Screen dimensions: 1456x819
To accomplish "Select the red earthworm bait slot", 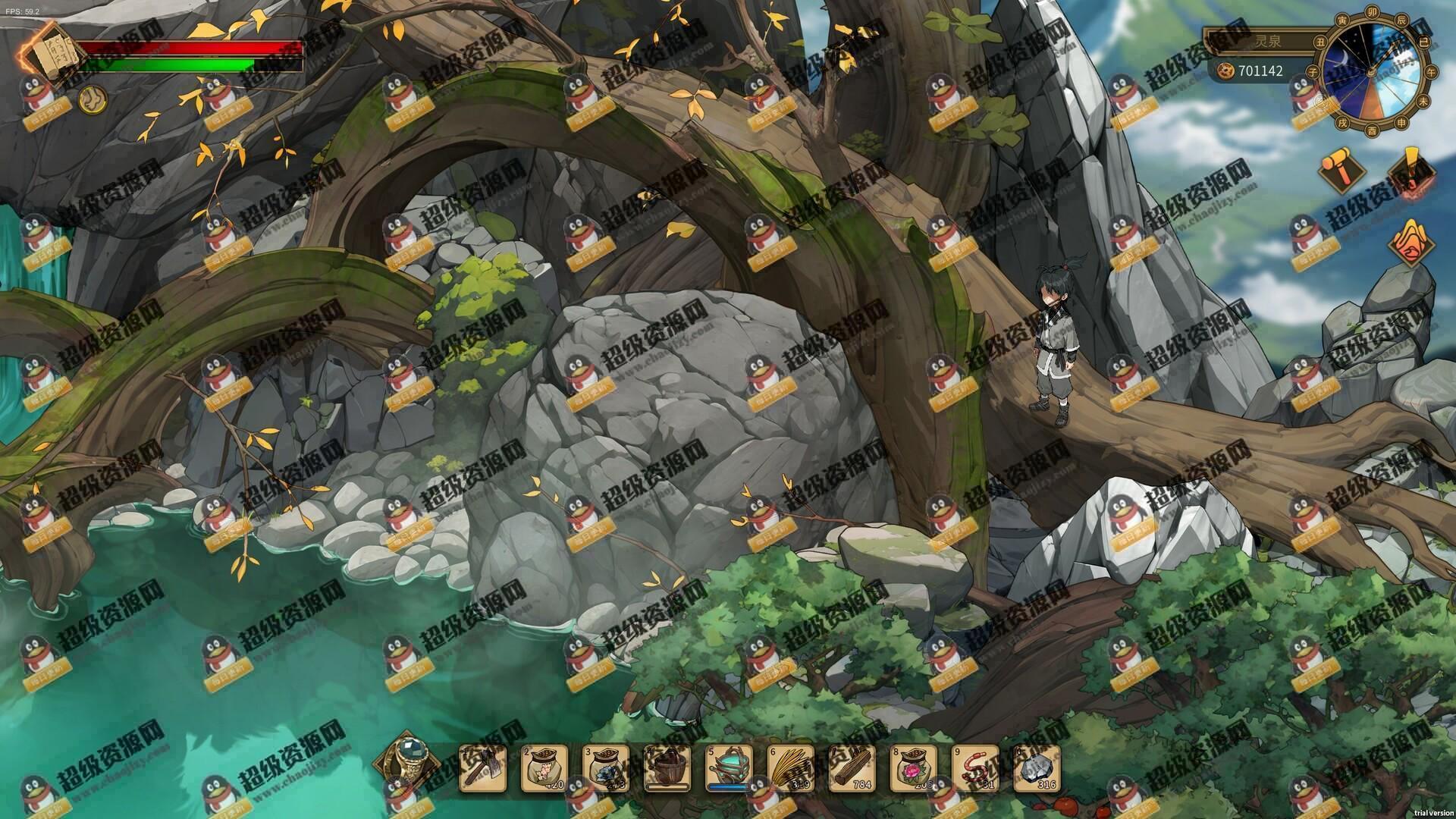I will tap(975, 767).
